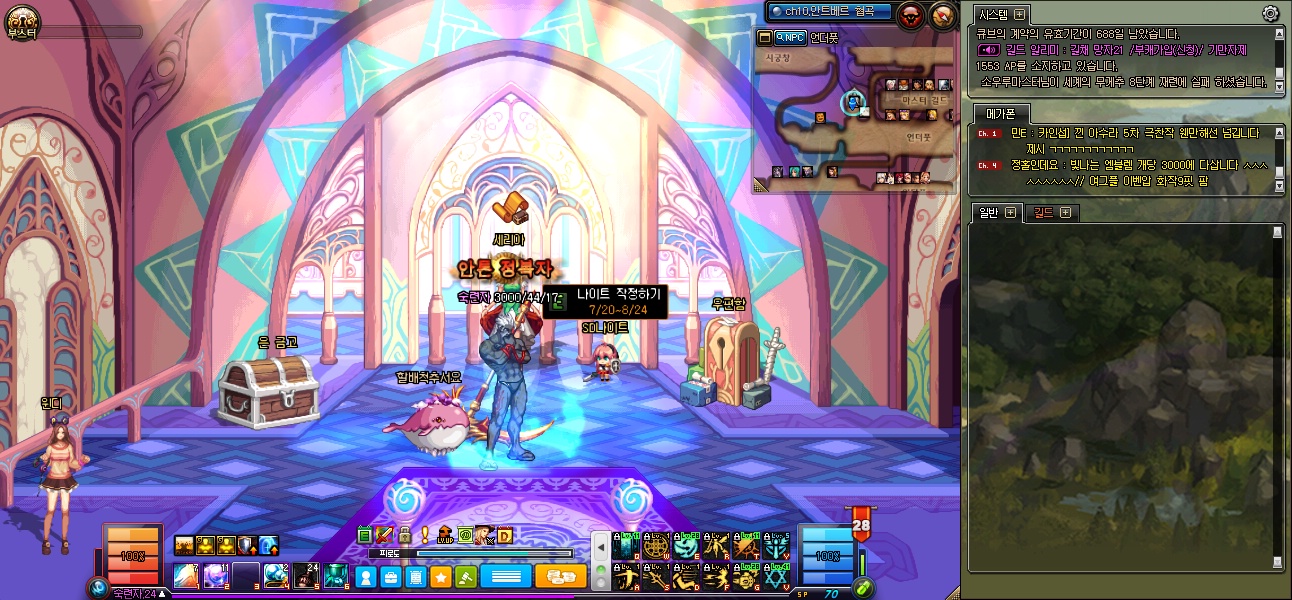The image size is (1292, 600).
Task: Open the green auction gavel button
Action: click(x=466, y=577)
